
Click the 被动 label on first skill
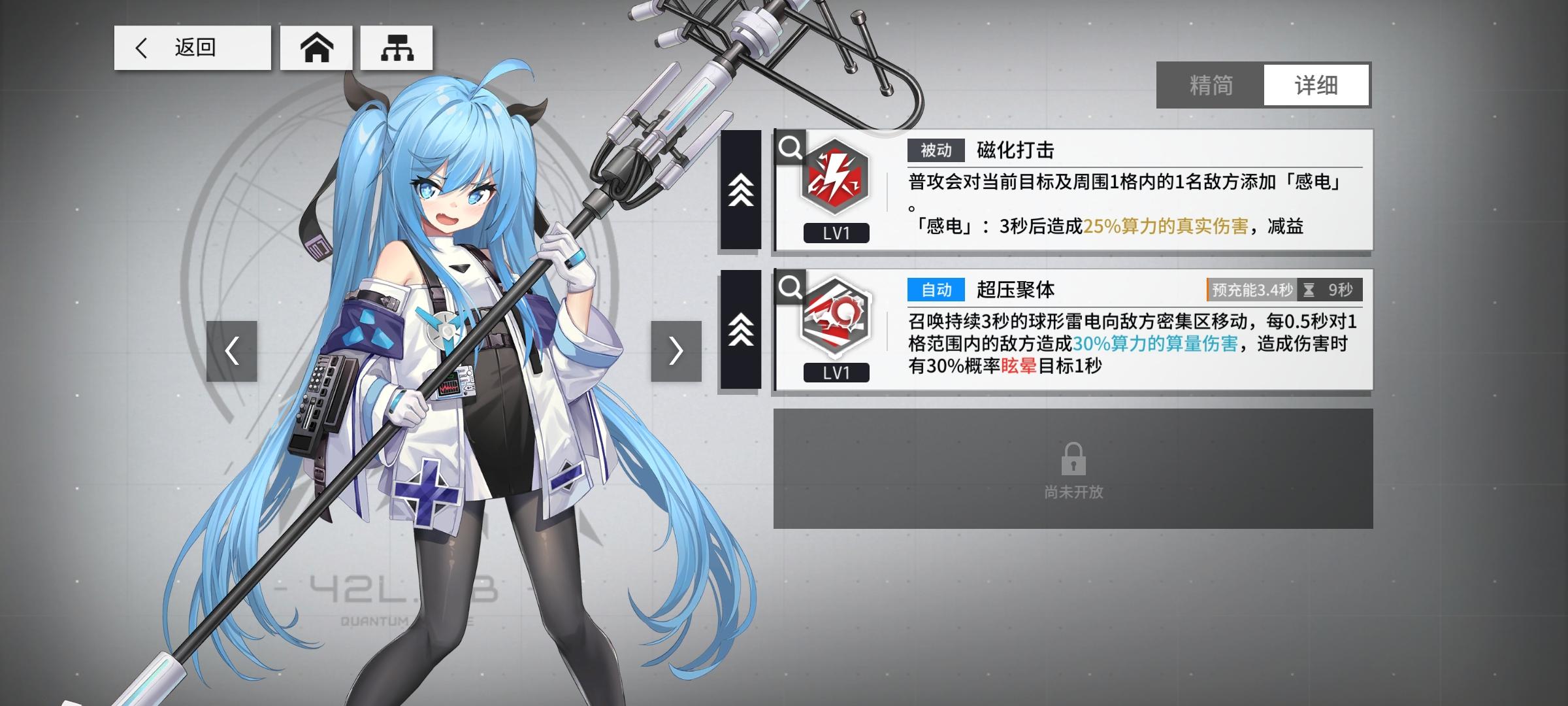pos(936,151)
